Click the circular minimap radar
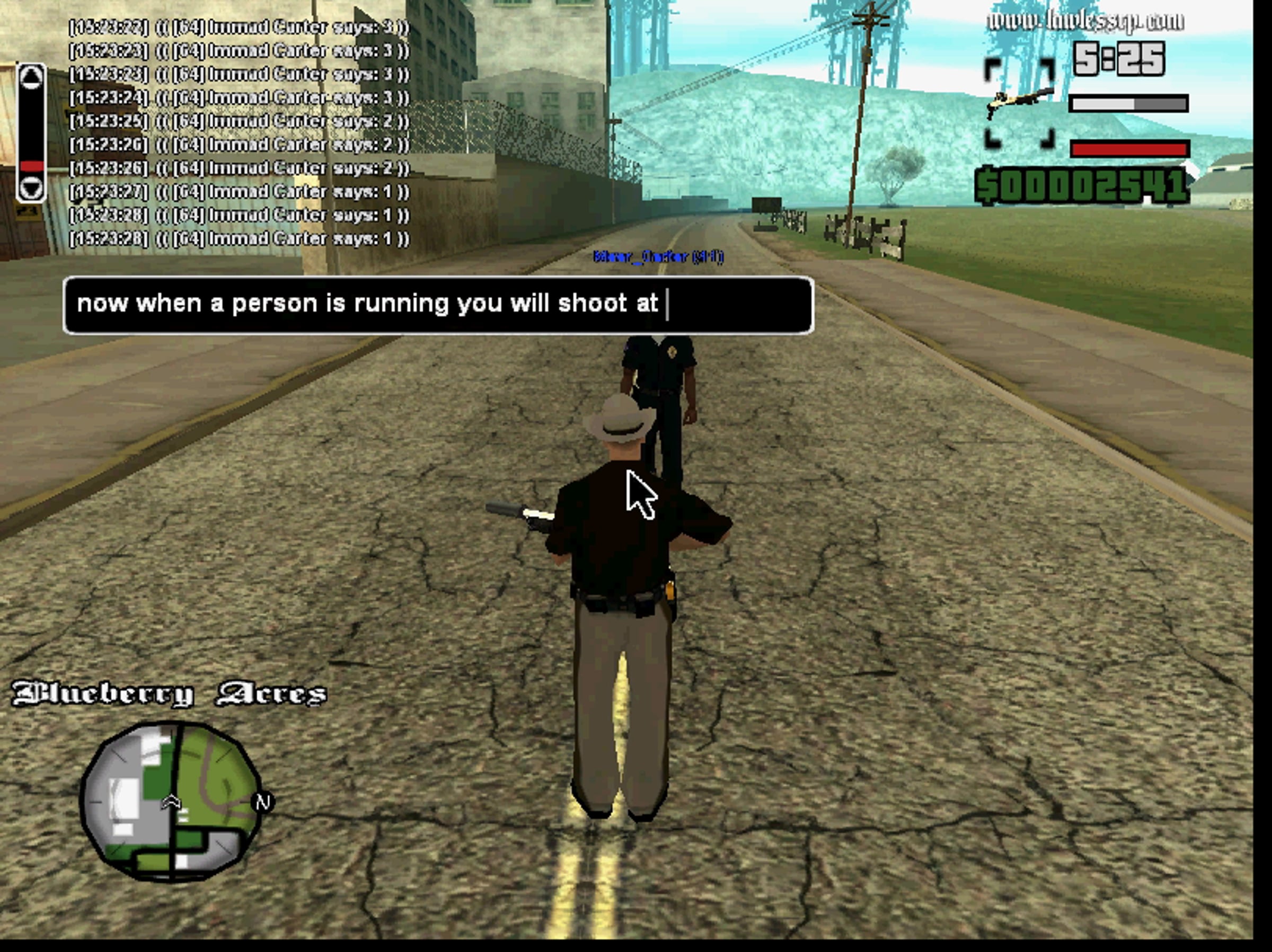1272x952 pixels. pyautogui.click(x=171, y=800)
